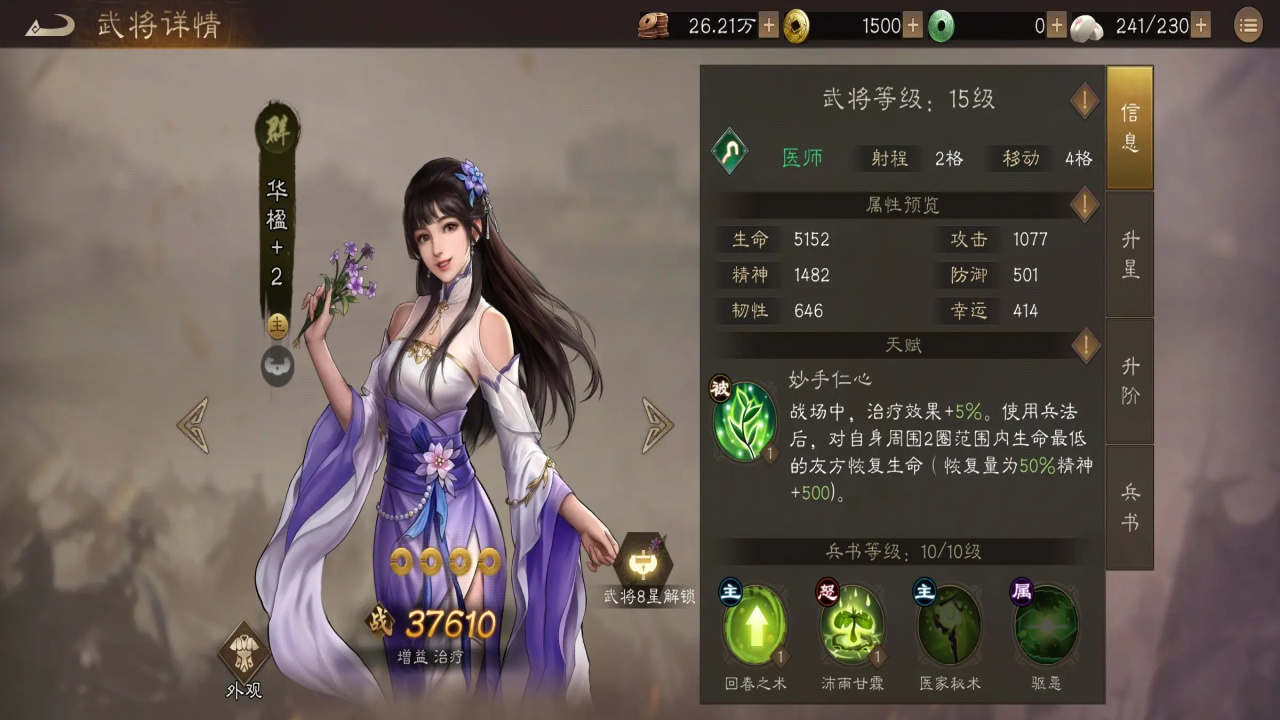
Task: Select the 驱恶 attribute skill
Action: coord(1045,625)
